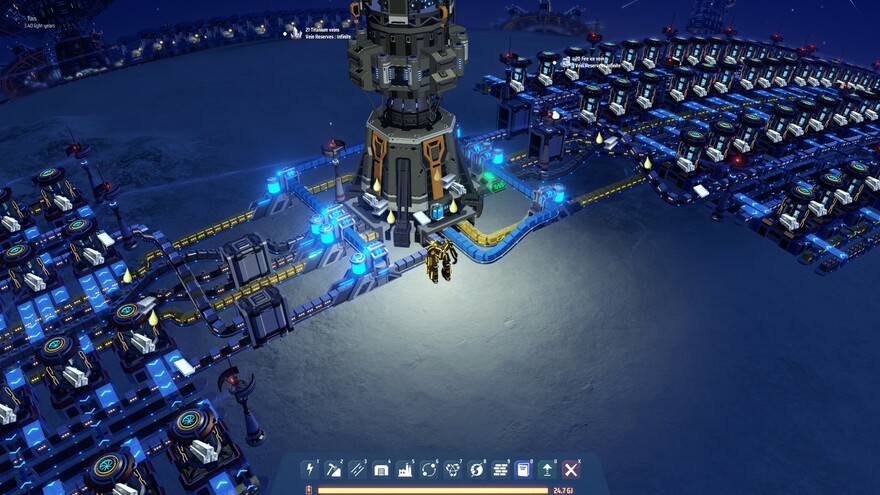
Task: Select the Gathering (pickaxe) build category
Action: click(334, 469)
